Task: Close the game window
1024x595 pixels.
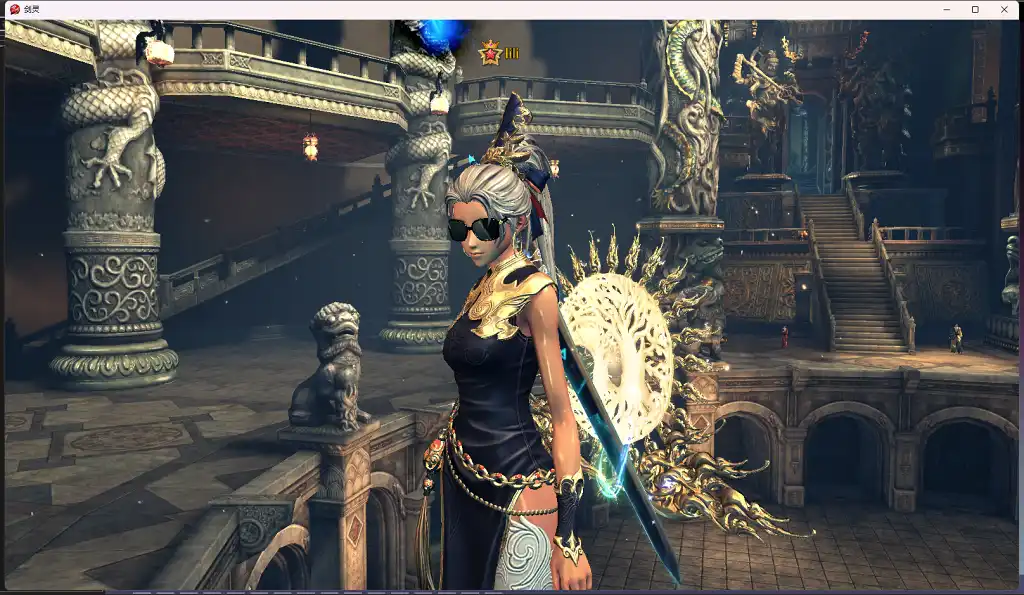Action: (x=1004, y=9)
